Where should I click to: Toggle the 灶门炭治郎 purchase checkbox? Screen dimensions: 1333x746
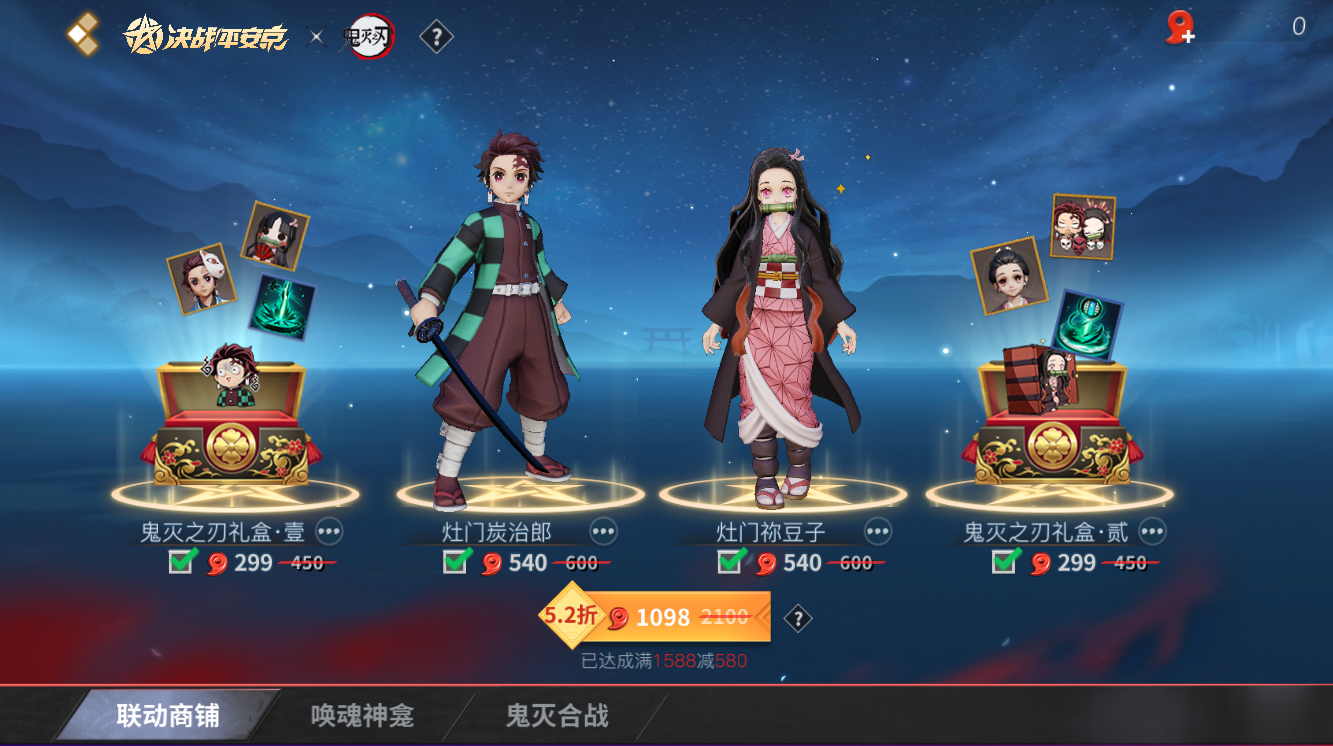point(456,561)
